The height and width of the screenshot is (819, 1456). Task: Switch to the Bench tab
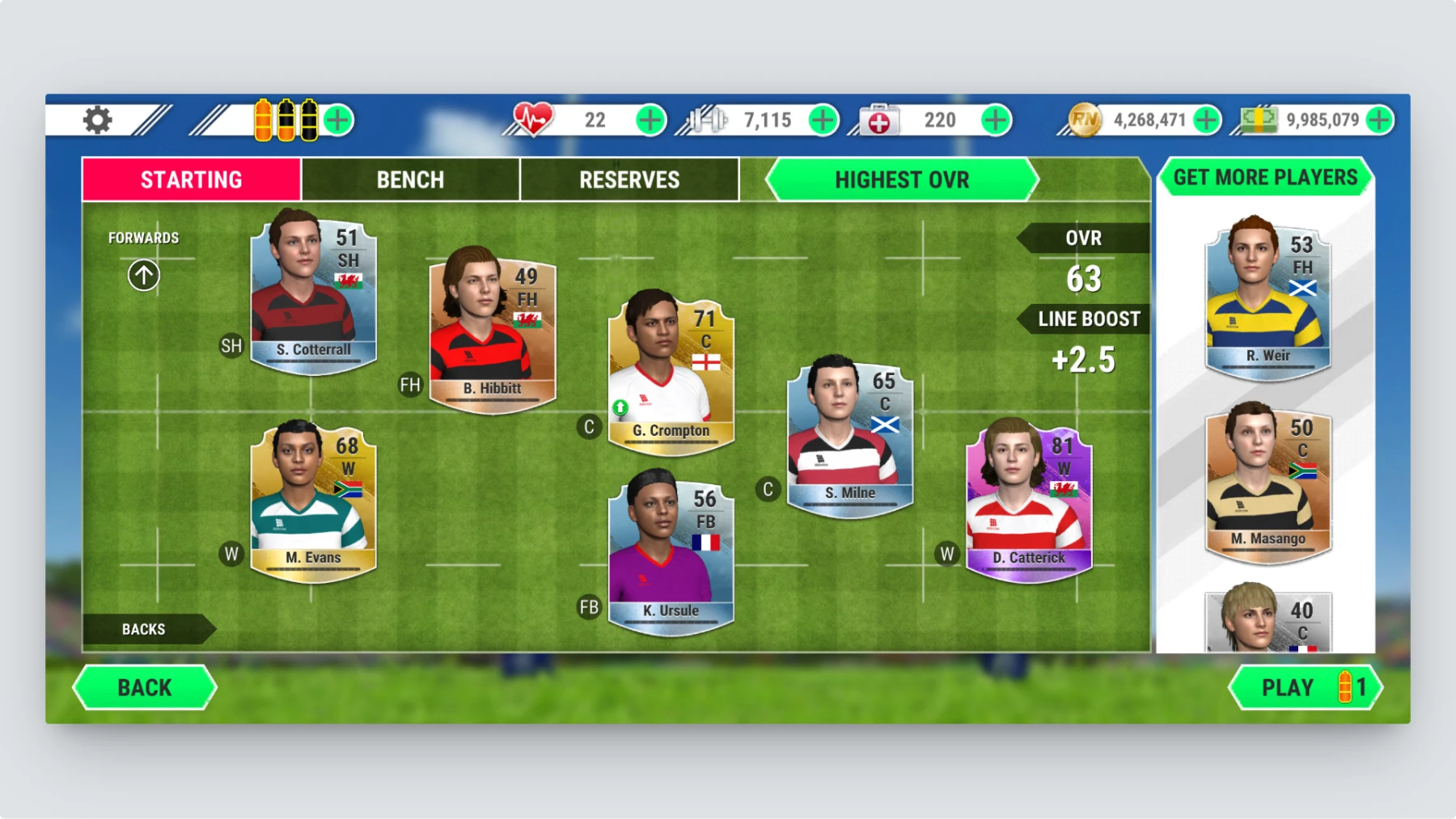[x=410, y=179]
